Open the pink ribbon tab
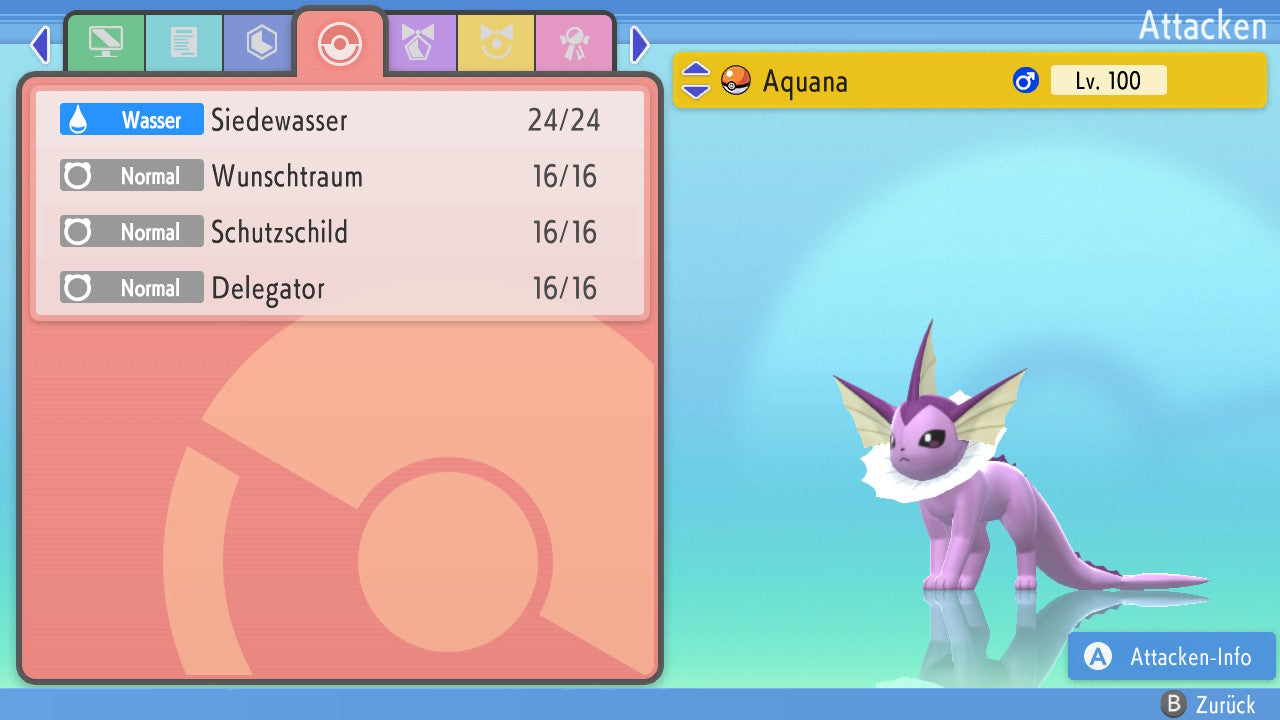 (x=574, y=44)
